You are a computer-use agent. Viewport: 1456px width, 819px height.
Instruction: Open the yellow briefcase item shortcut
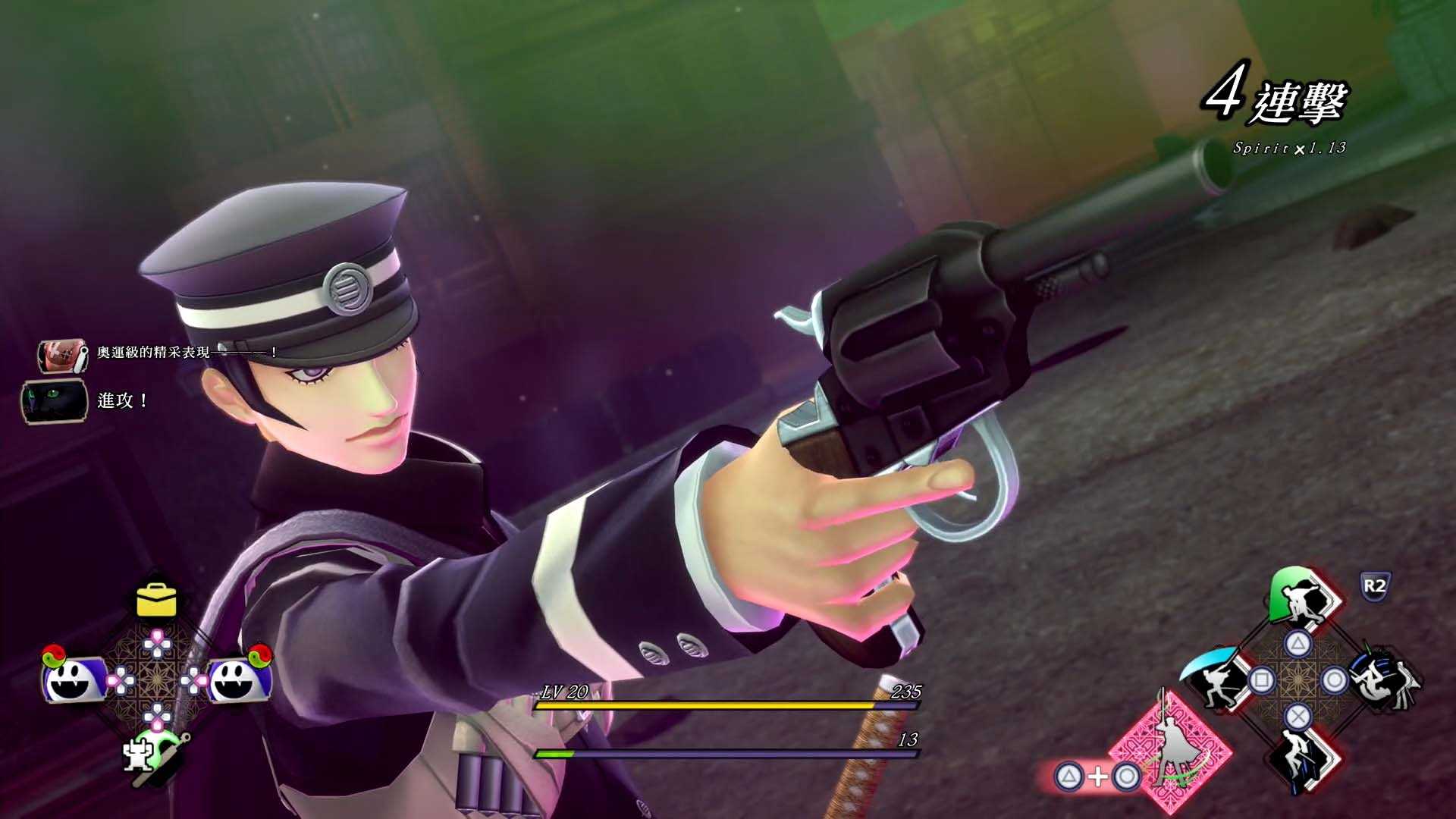pos(156,600)
